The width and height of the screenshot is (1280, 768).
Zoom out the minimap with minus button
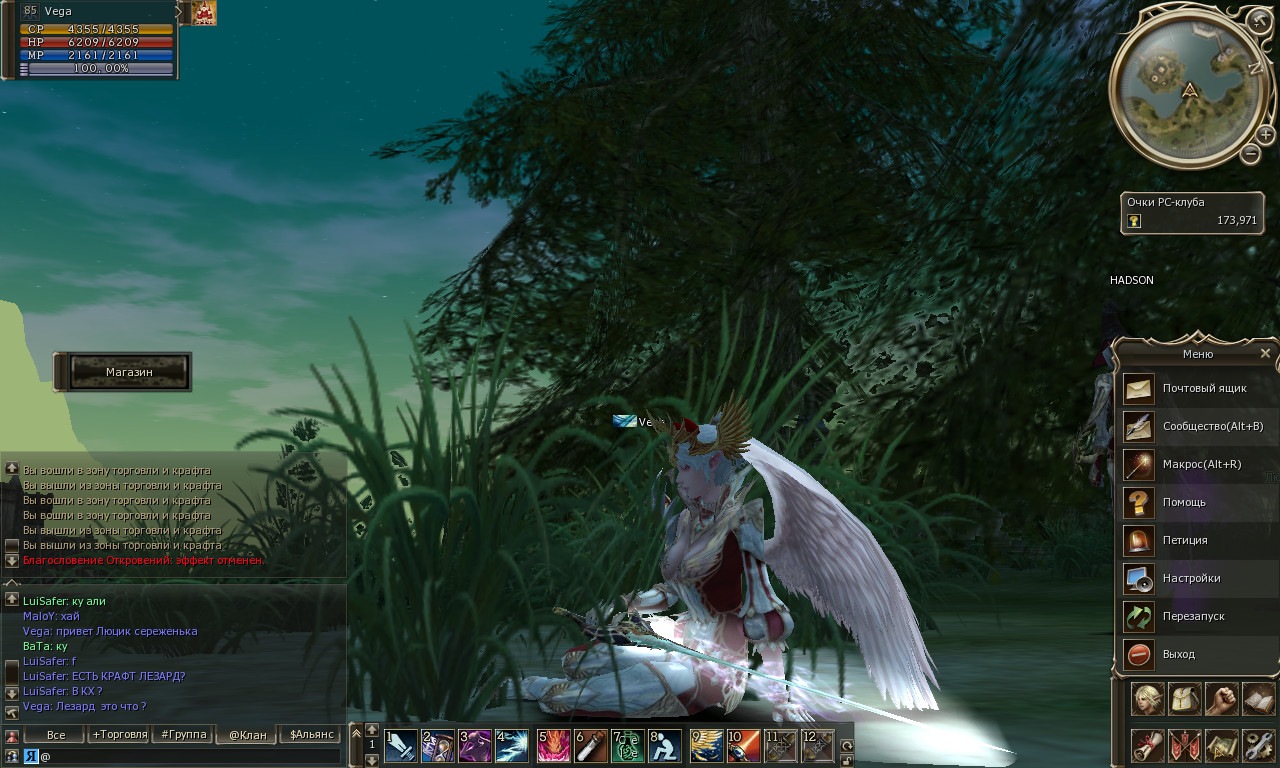[1250, 154]
